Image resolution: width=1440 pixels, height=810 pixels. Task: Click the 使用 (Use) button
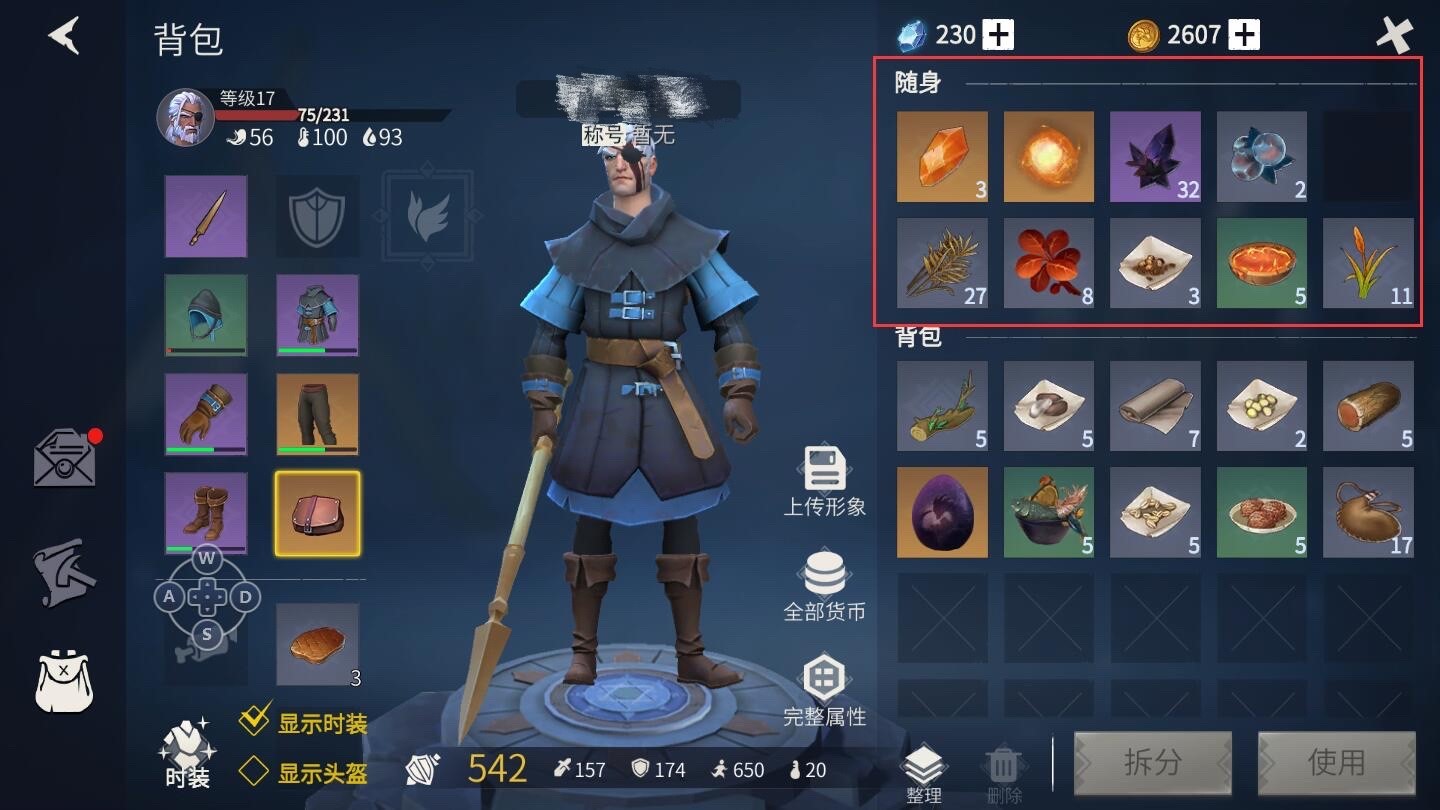point(1336,763)
